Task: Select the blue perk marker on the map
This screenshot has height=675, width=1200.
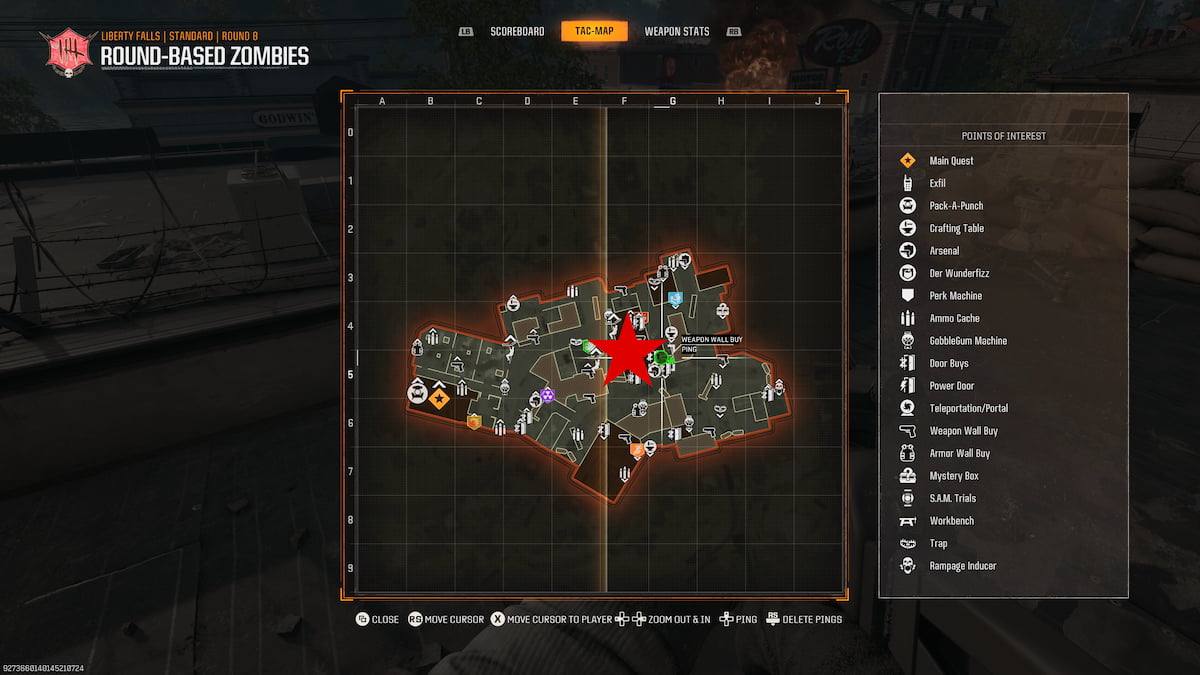Action: click(x=676, y=298)
